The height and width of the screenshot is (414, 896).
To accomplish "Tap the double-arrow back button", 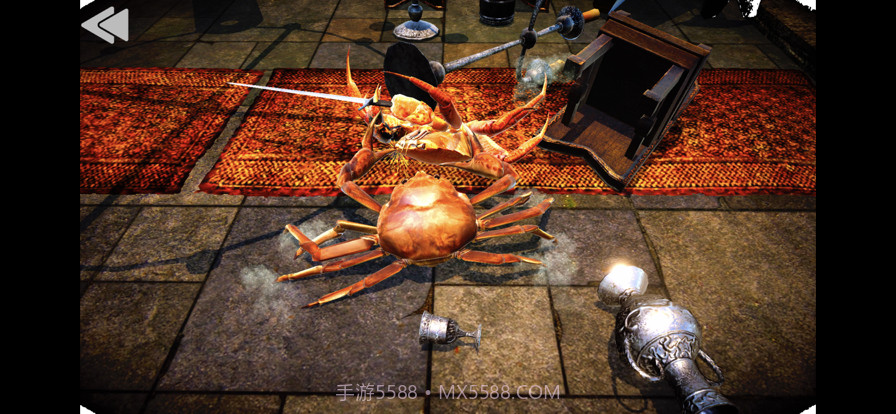I will [105, 24].
